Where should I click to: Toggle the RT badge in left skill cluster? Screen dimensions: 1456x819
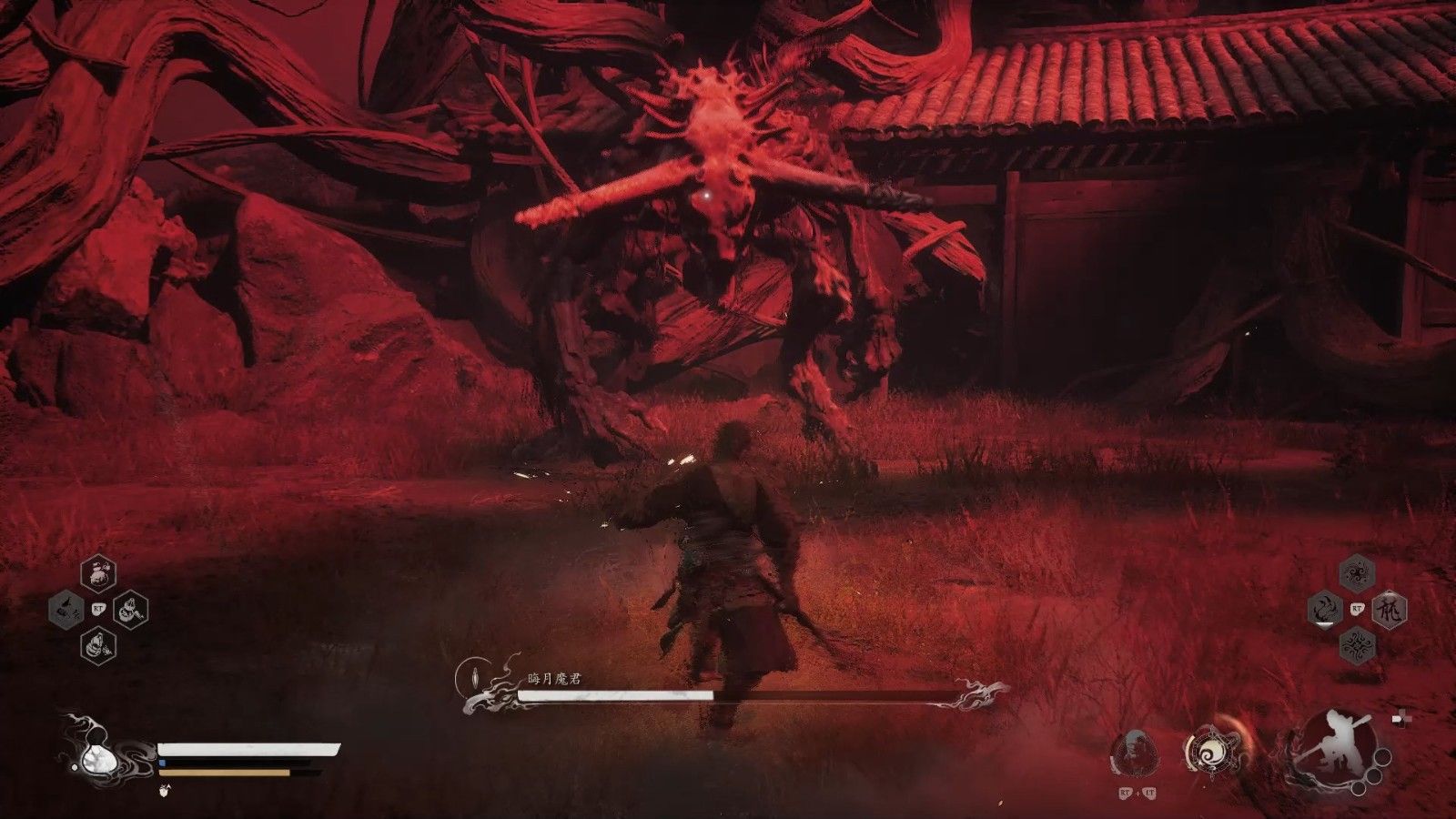click(x=99, y=608)
